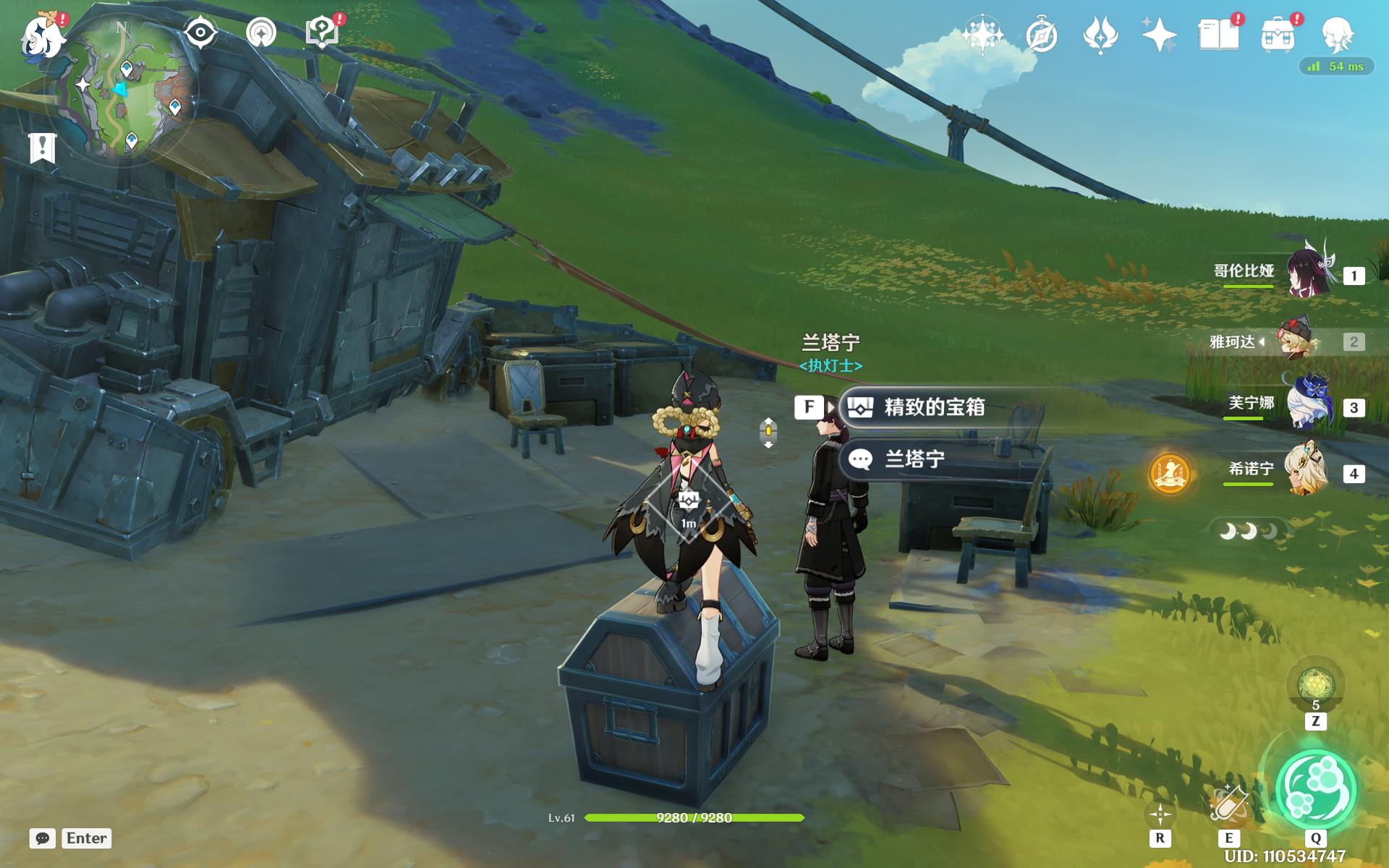The image size is (1389, 868).
Task: Open the open-book tutorial icon
Action: pyautogui.click(x=1218, y=35)
